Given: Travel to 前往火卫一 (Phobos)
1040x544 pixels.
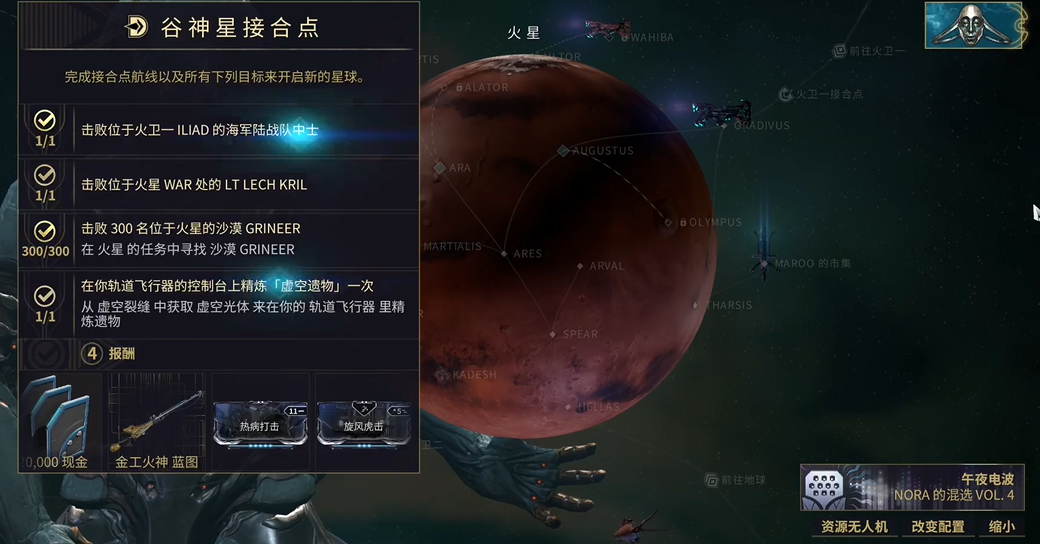Looking at the screenshot, I should tap(840, 51).
